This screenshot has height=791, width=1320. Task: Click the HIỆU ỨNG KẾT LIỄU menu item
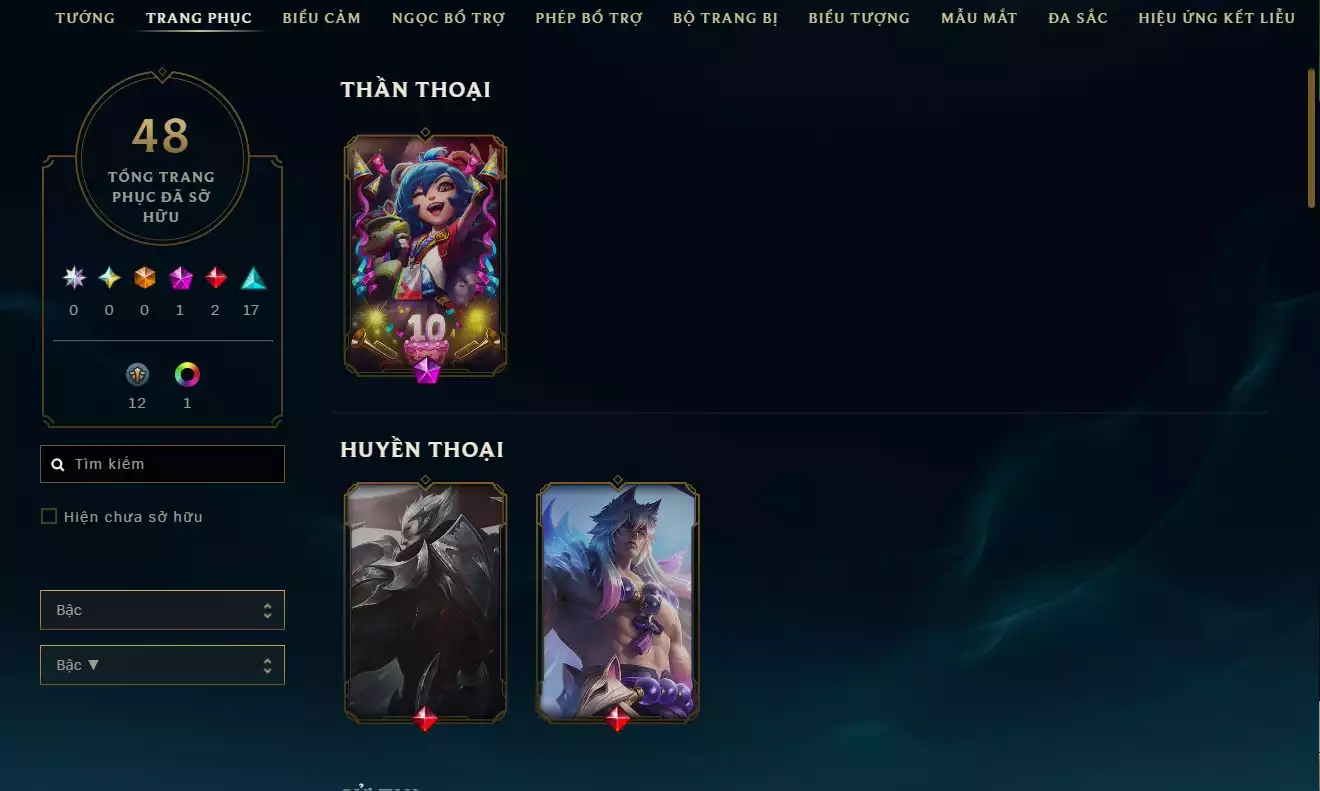(x=1216, y=17)
